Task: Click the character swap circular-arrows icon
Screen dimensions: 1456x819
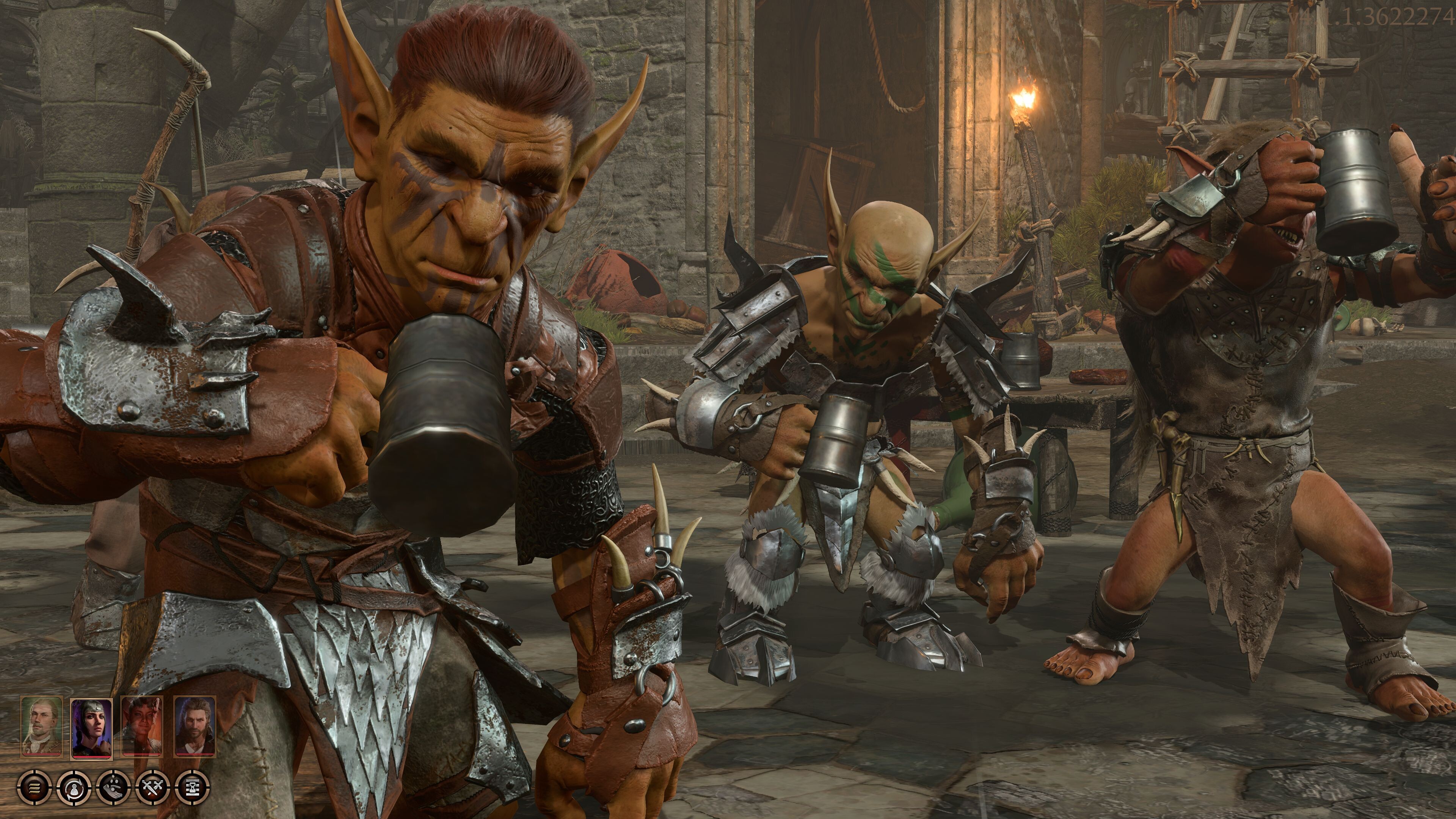Action: pyautogui.click(x=74, y=786)
